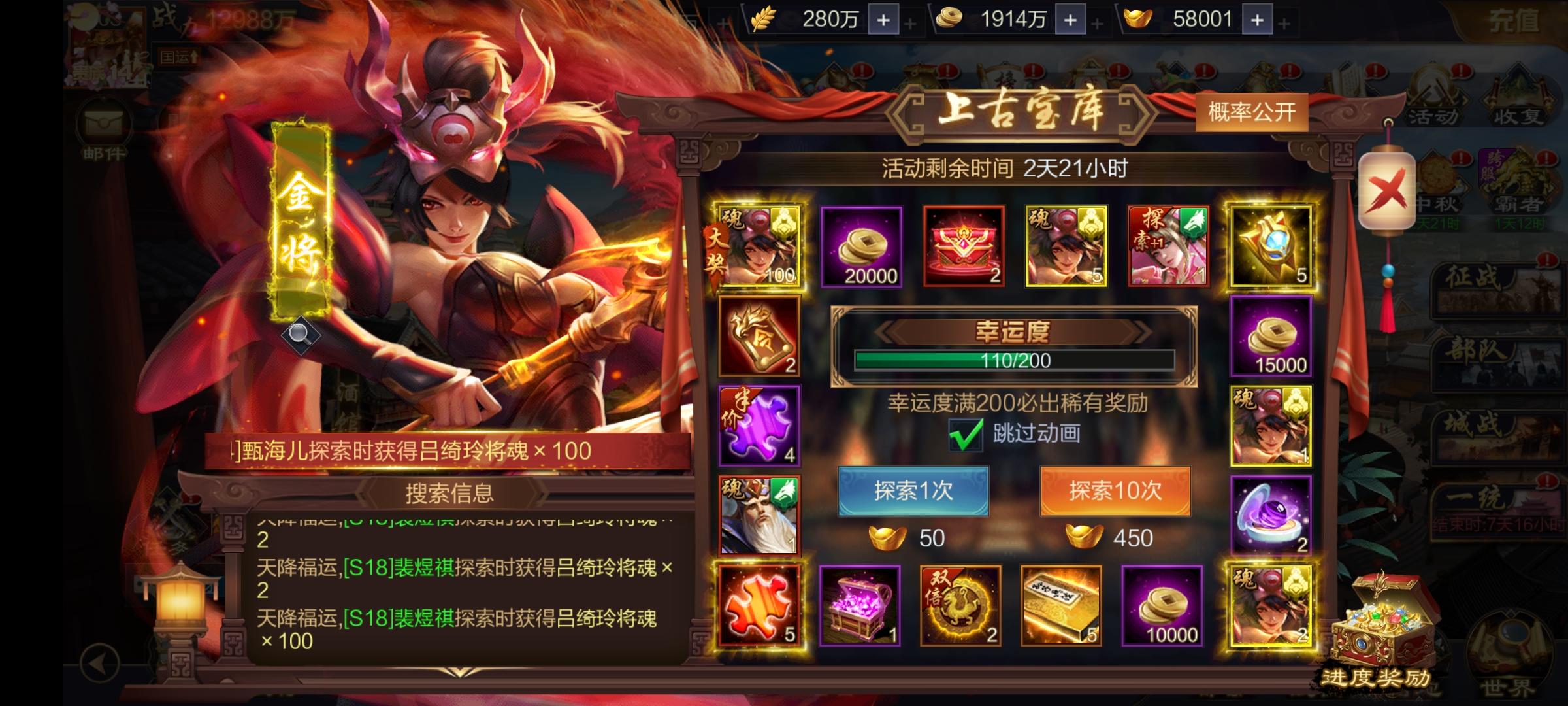Select the half-price purple puzzle prize

pos(760,428)
